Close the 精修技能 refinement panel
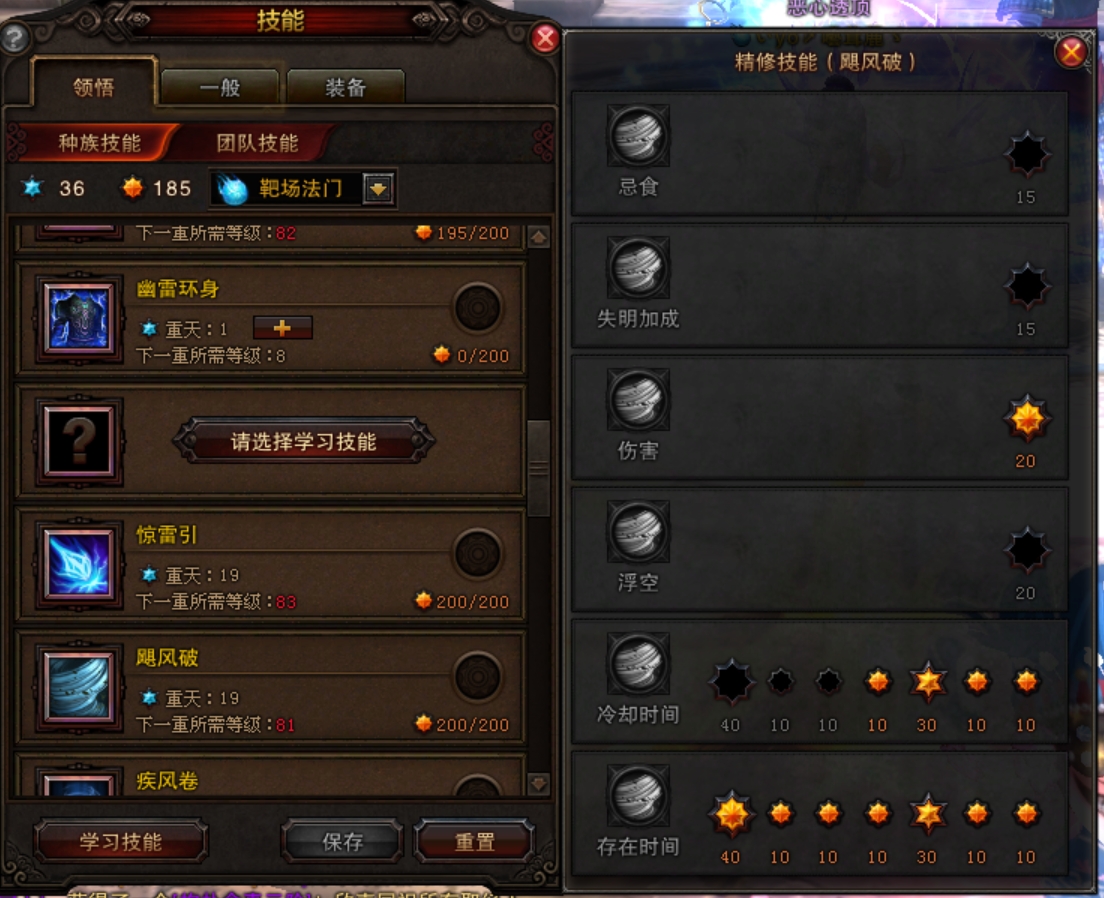This screenshot has width=1104, height=898. (1071, 52)
